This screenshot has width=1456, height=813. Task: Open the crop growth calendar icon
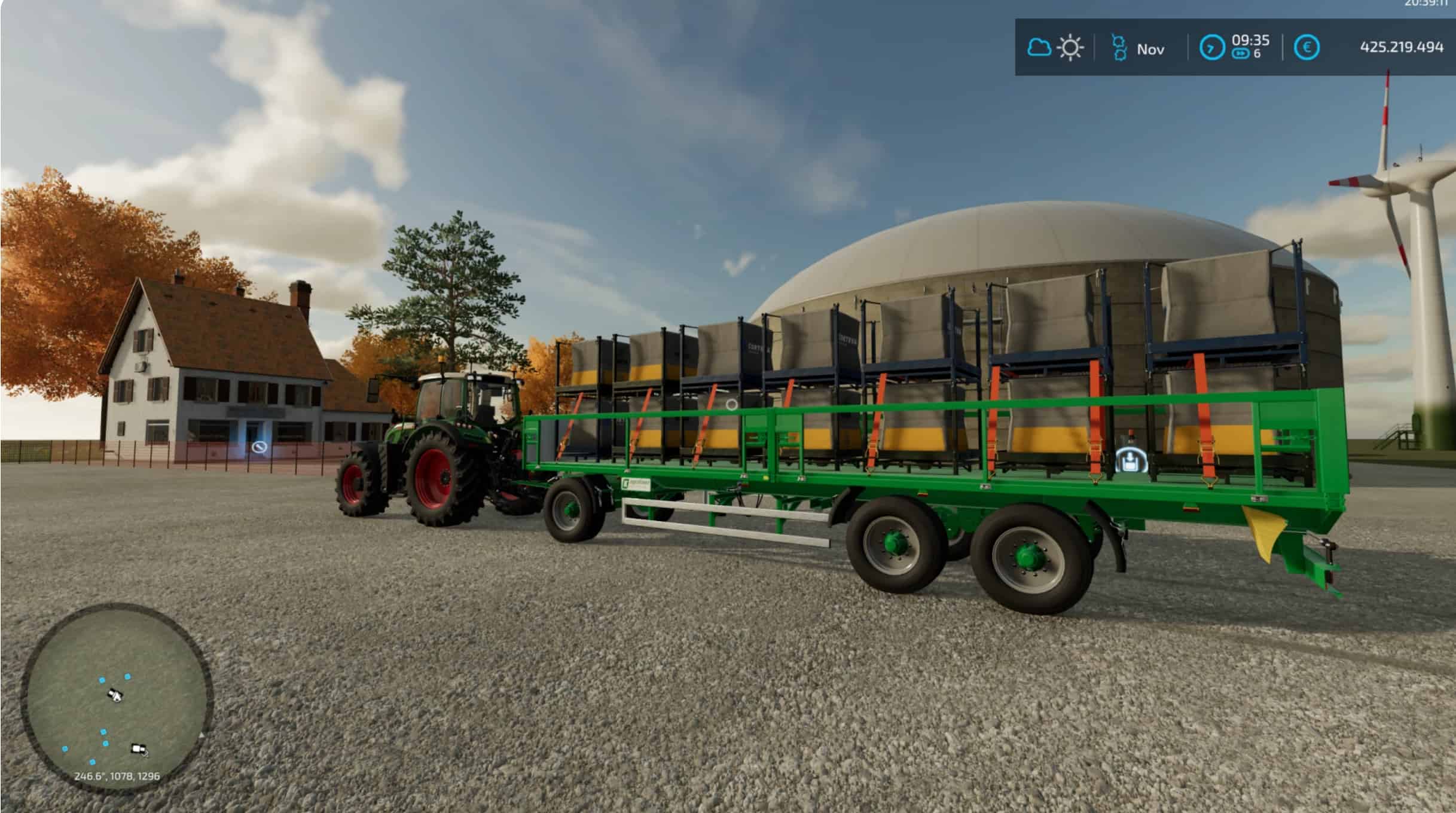(x=1121, y=47)
